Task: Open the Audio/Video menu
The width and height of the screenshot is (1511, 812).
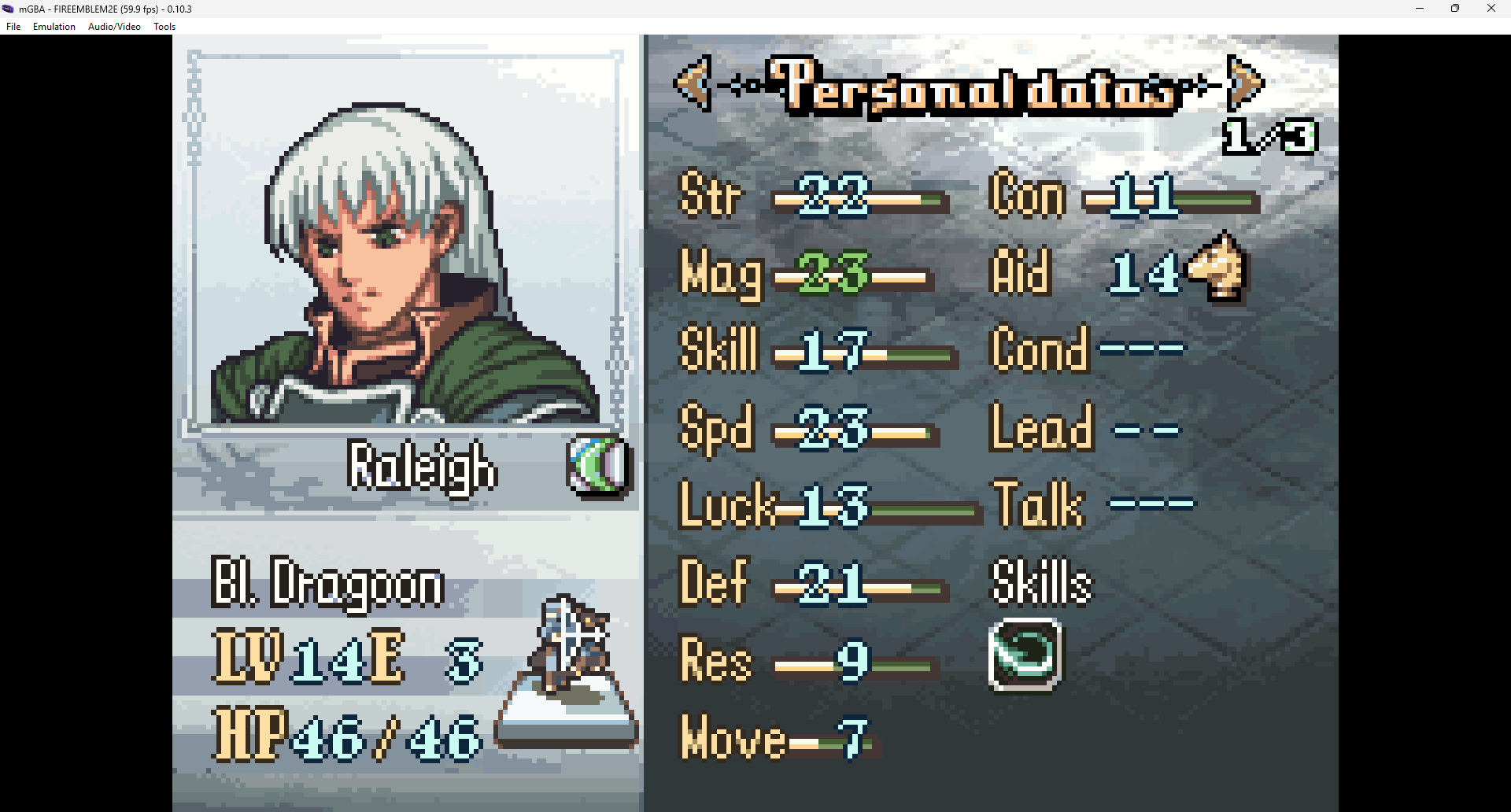Action: click(x=114, y=27)
